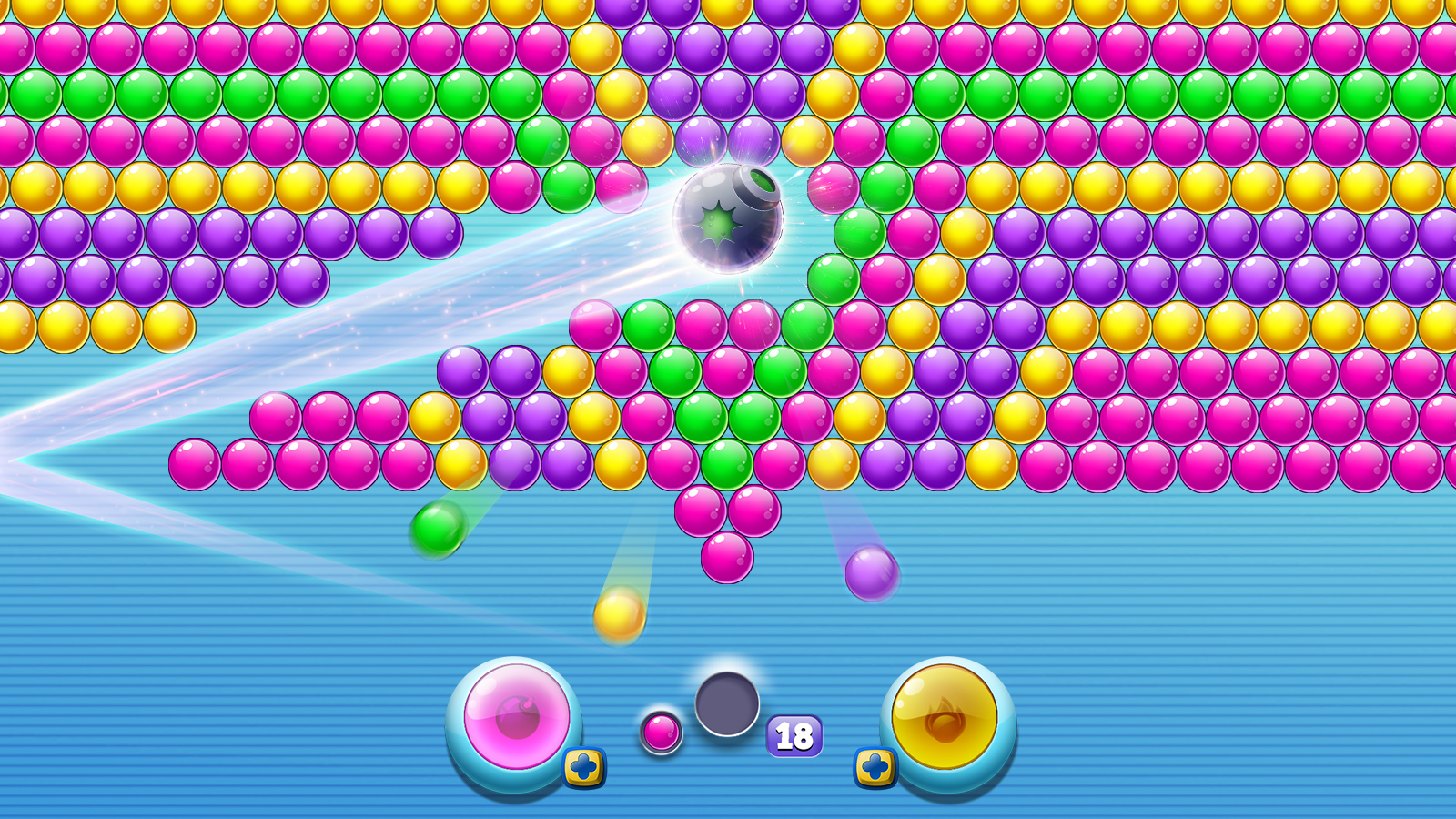
Task: Click the empty gray launcher slot
Action: (x=725, y=705)
